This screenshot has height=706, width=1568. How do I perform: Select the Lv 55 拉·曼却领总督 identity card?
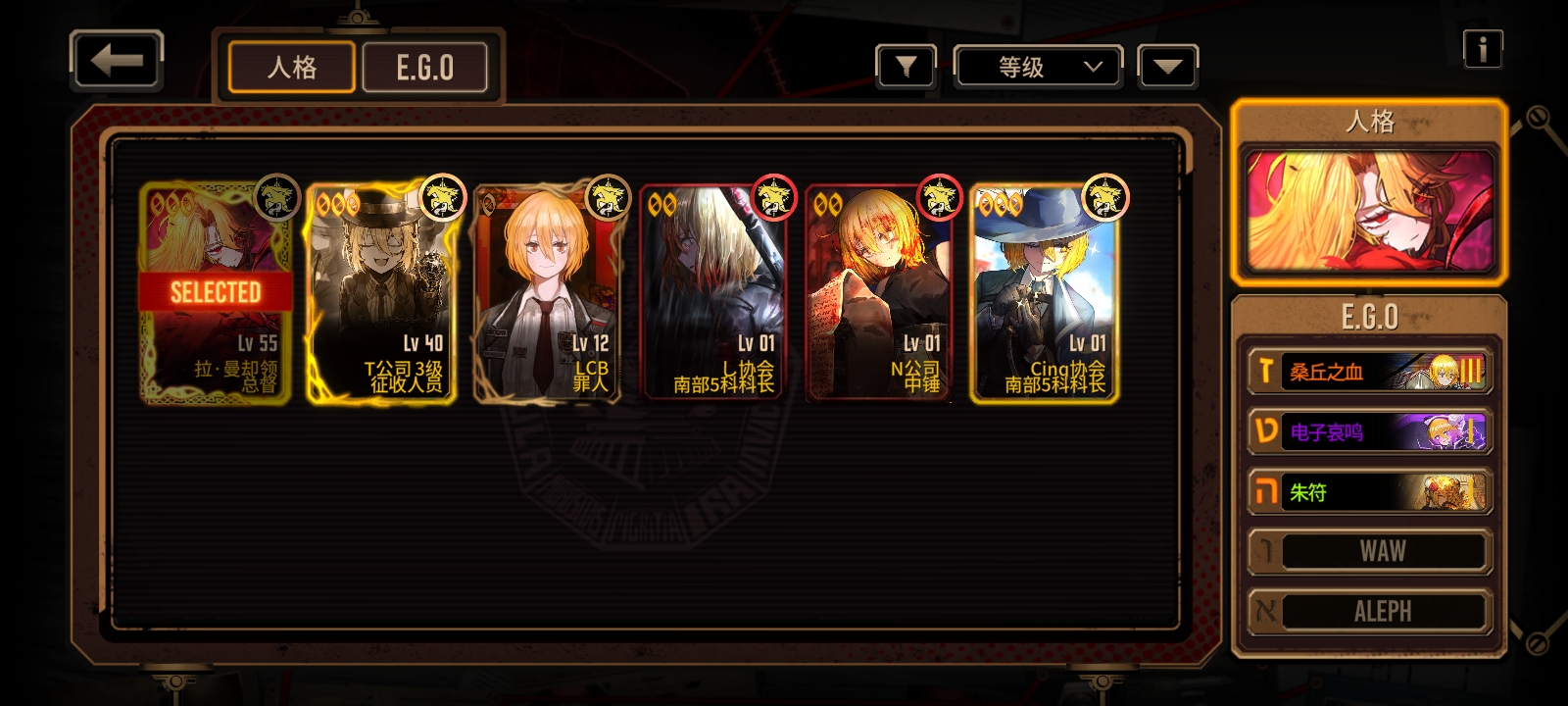click(216, 292)
